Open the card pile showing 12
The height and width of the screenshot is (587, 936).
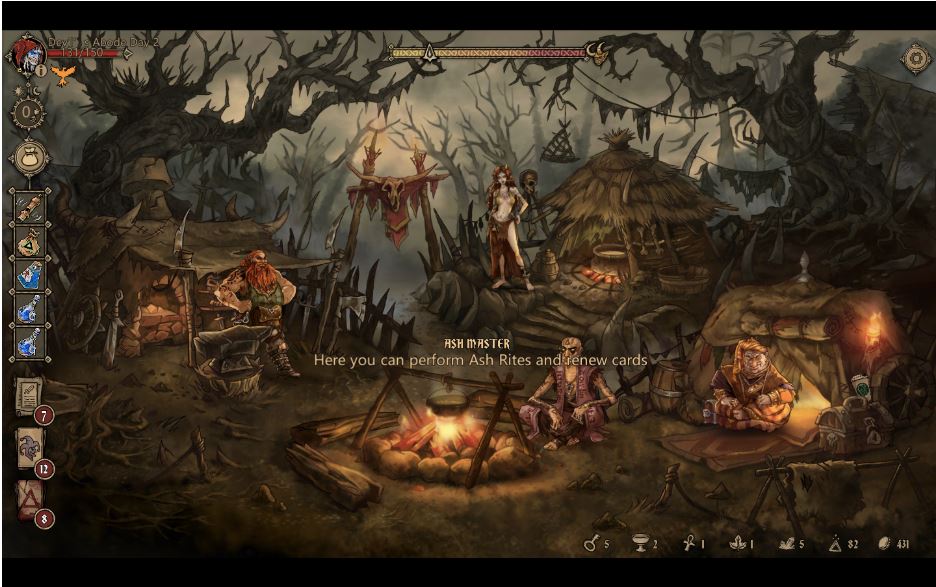click(29, 449)
